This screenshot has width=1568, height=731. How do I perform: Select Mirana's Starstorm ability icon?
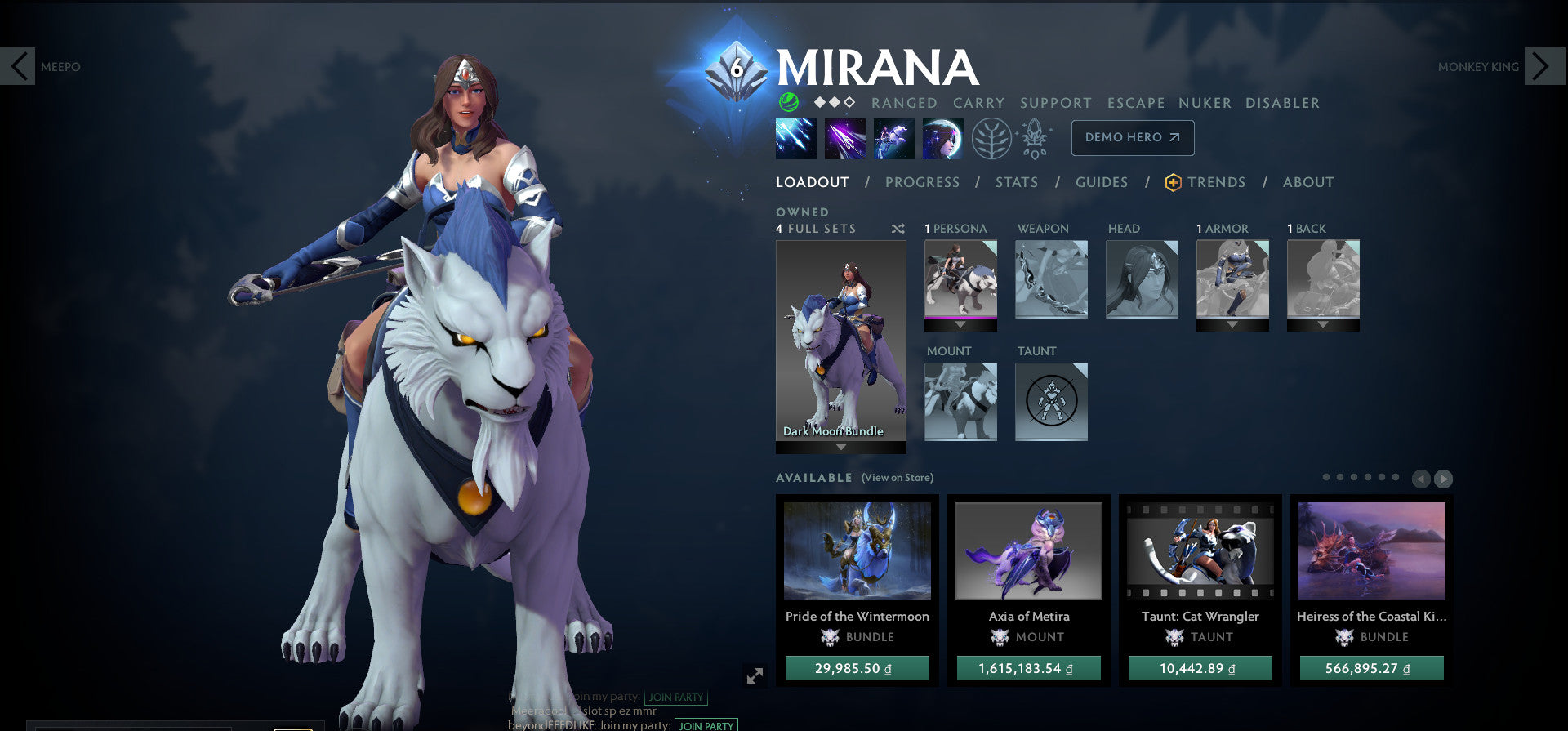pyautogui.click(x=795, y=138)
